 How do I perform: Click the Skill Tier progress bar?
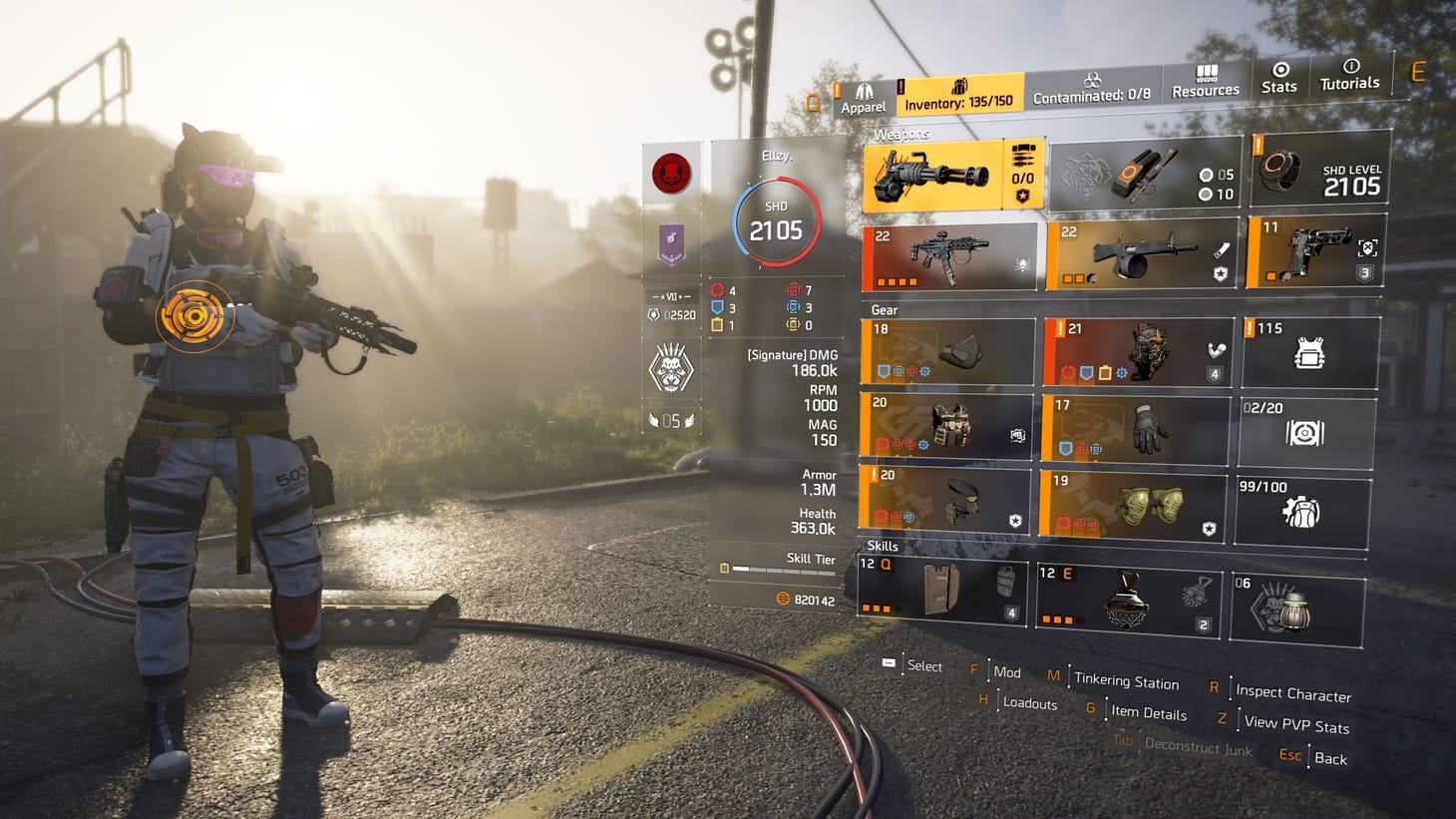pyautogui.click(x=783, y=571)
